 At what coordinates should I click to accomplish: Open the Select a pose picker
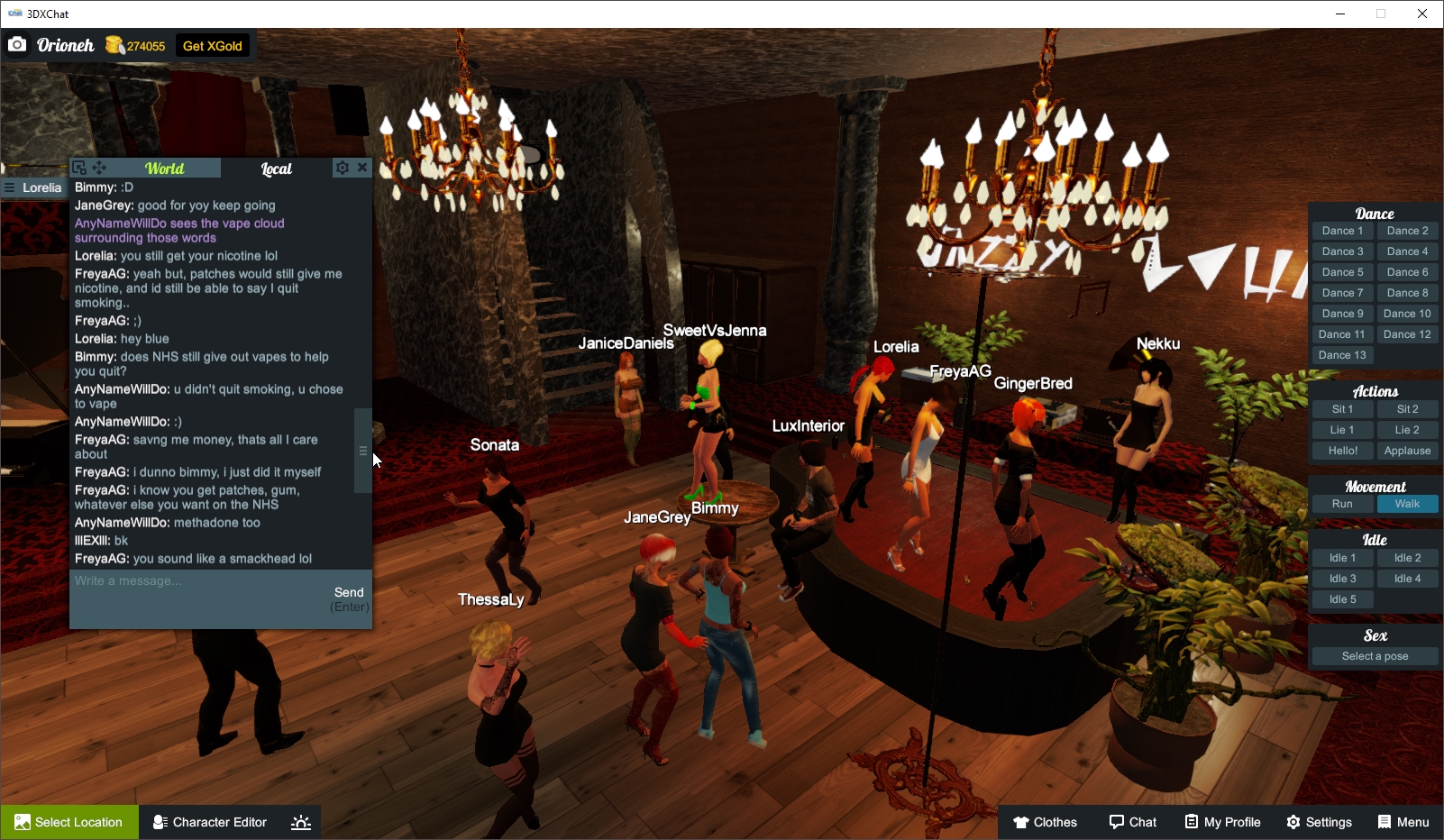click(x=1375, y=655)
